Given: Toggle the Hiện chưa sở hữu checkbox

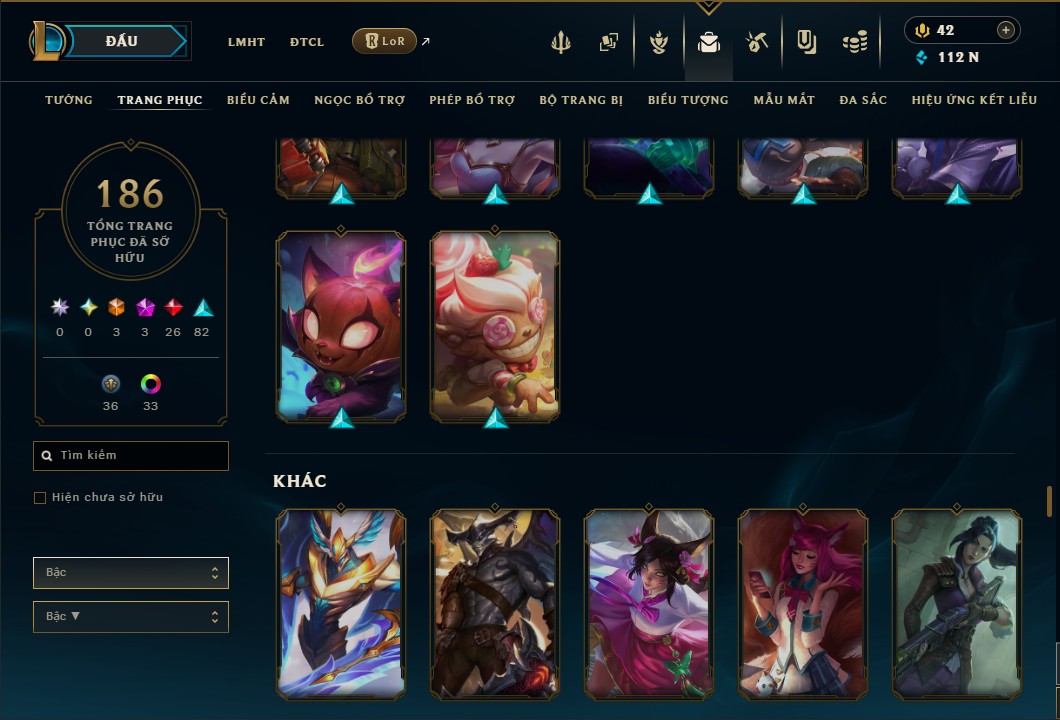Looking at the screenshot, I should point(40,498).
